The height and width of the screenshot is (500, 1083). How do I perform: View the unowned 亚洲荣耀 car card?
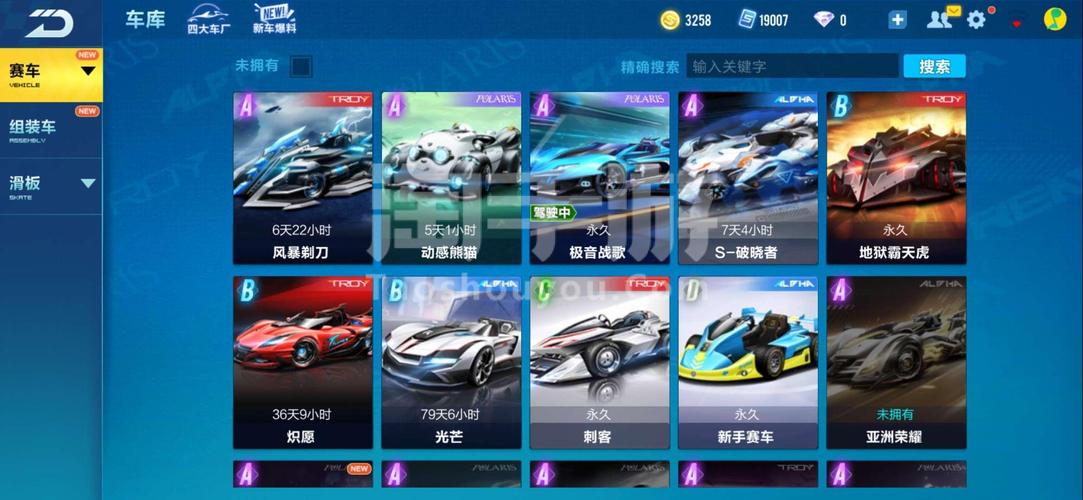[896, 362]
